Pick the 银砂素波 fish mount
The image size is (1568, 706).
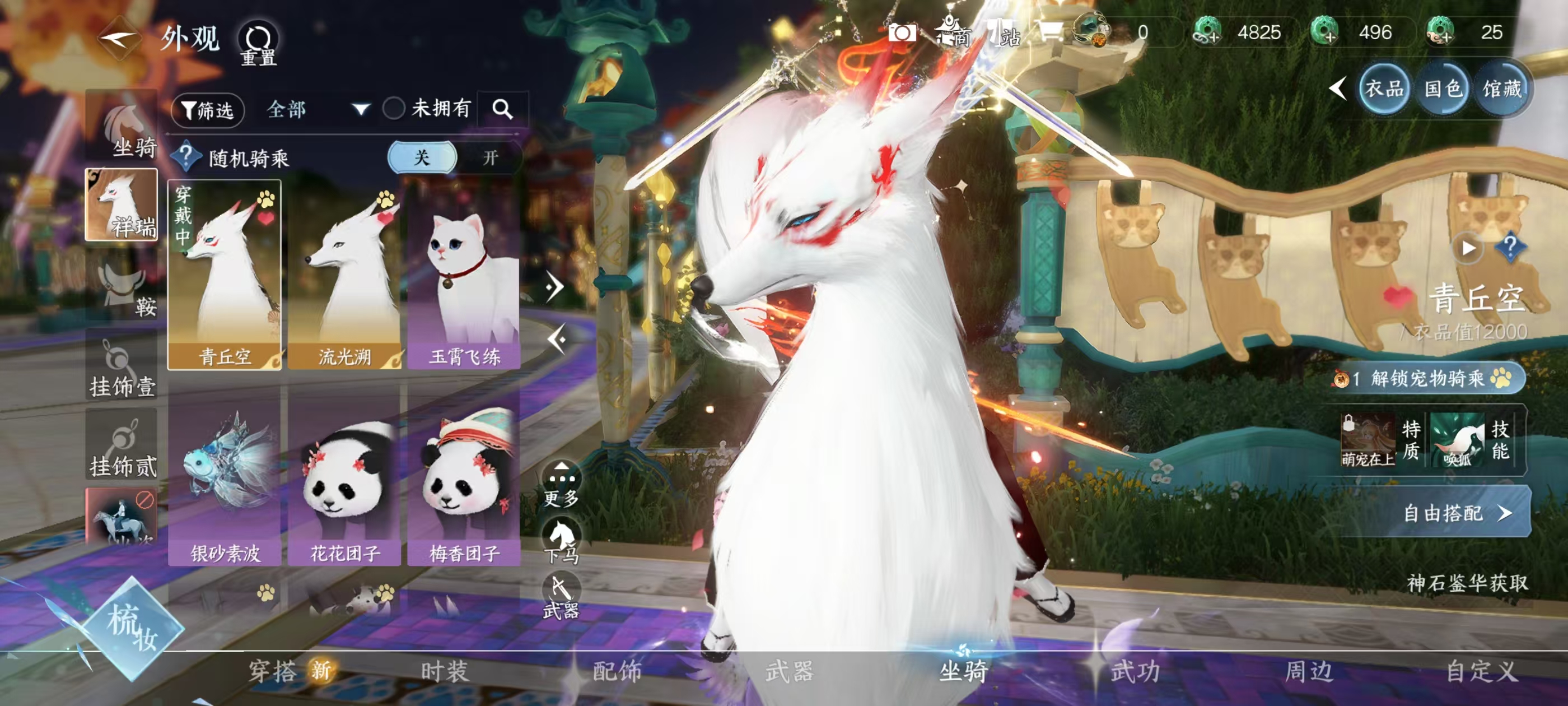[225, 481]
